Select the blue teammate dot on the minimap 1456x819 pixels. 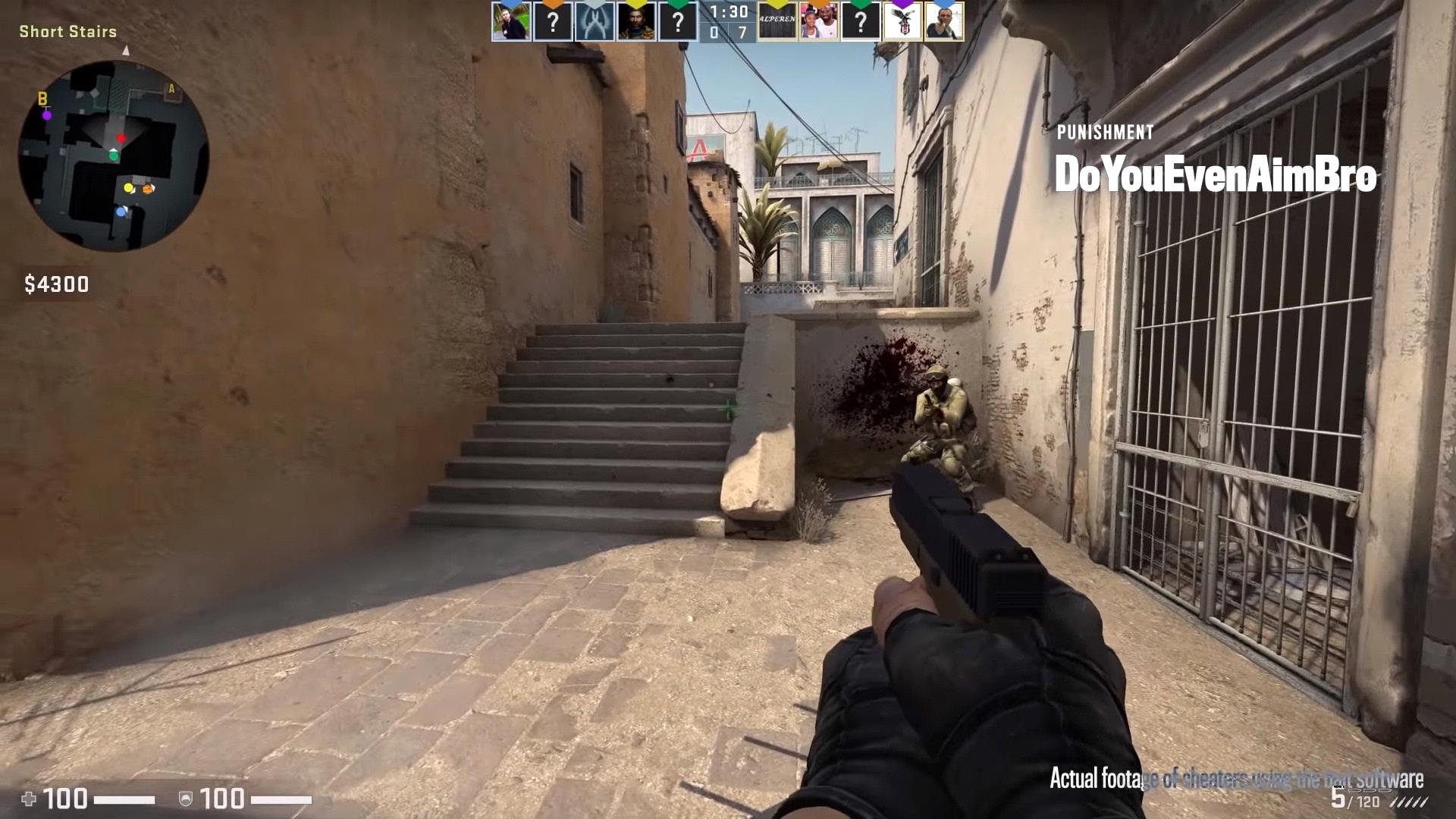point(121,212)
